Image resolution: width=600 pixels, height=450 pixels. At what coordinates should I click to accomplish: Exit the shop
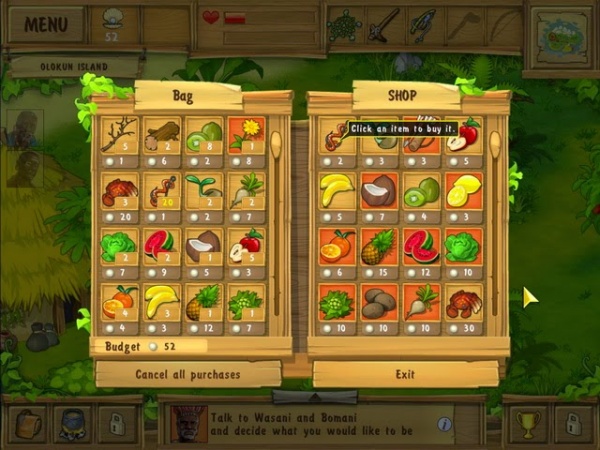coord(405,374)
